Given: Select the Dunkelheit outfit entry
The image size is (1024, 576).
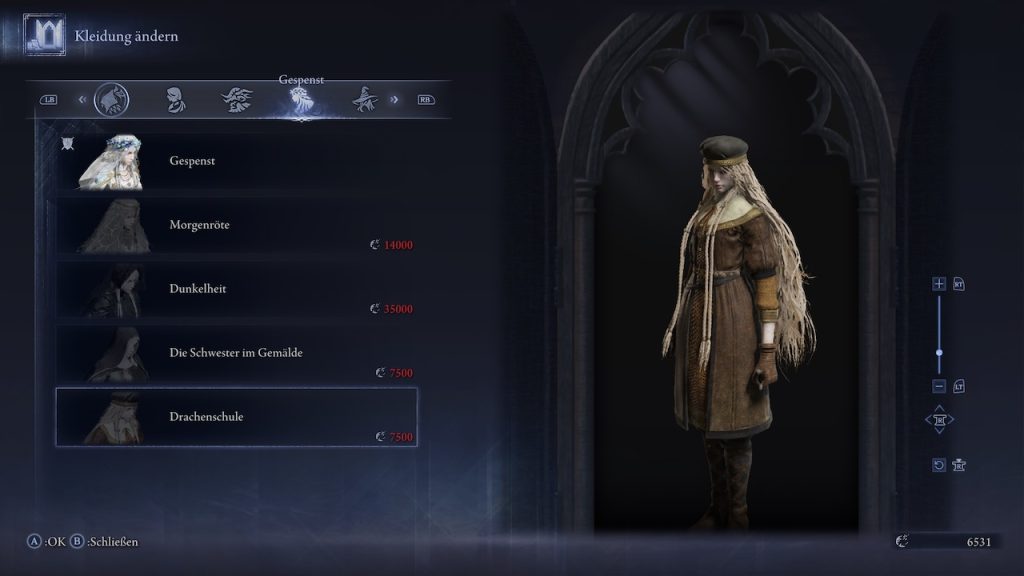Looking at the screenshot, I should 236,289.
